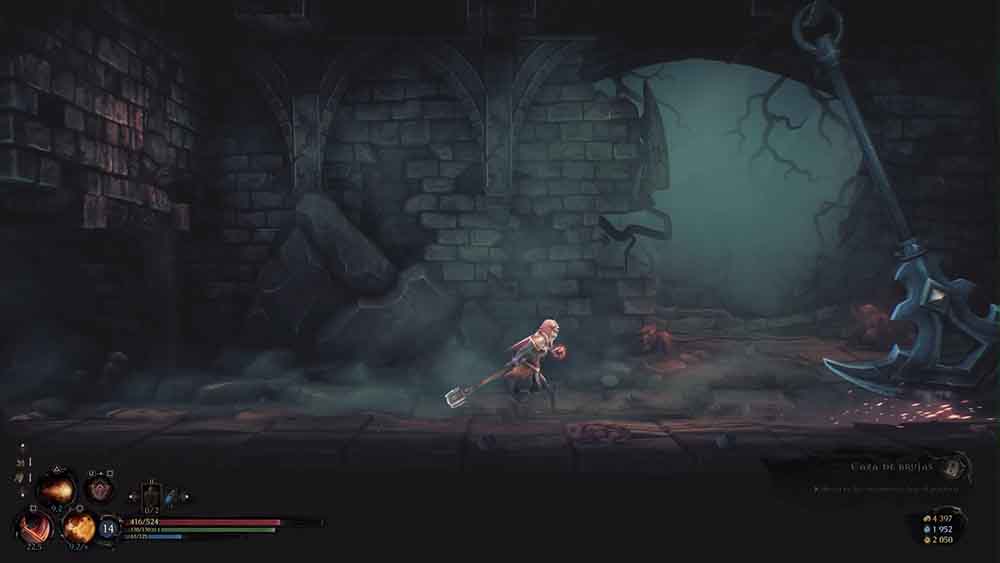The image size is (1000, 563).
Task: Activate the fire burst ability icon
Action: [57, 489]
